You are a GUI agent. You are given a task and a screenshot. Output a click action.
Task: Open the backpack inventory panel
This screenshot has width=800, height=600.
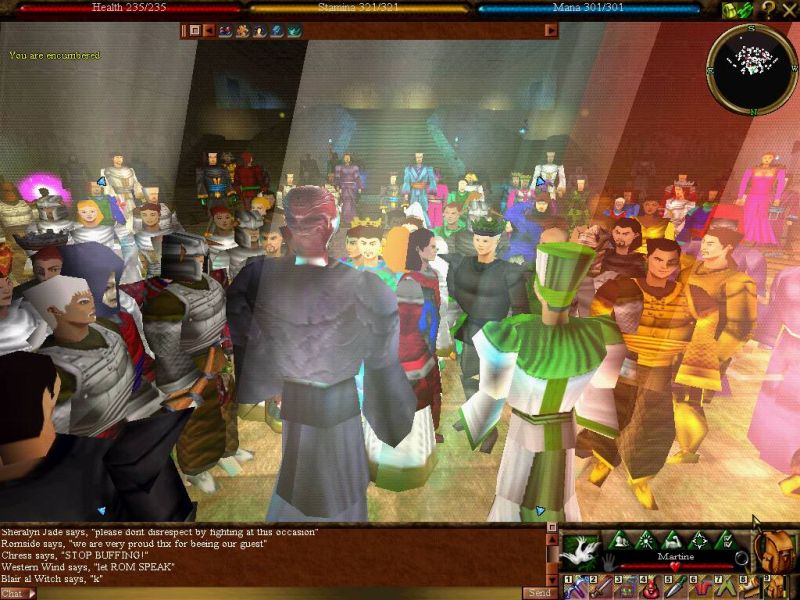(773, 550)
